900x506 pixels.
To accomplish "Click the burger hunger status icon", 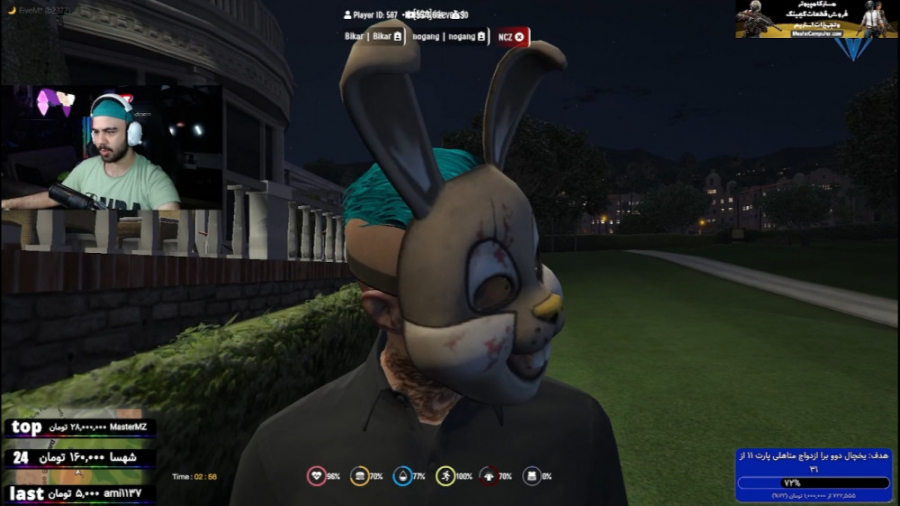I will (358, 476).
